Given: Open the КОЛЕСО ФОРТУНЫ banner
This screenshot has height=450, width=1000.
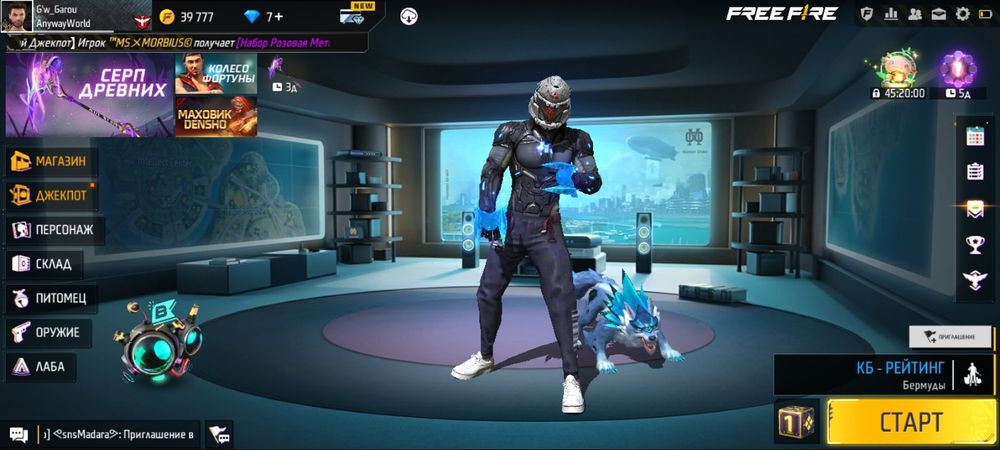Looking at the screenshot, I should tap(216, 74).
